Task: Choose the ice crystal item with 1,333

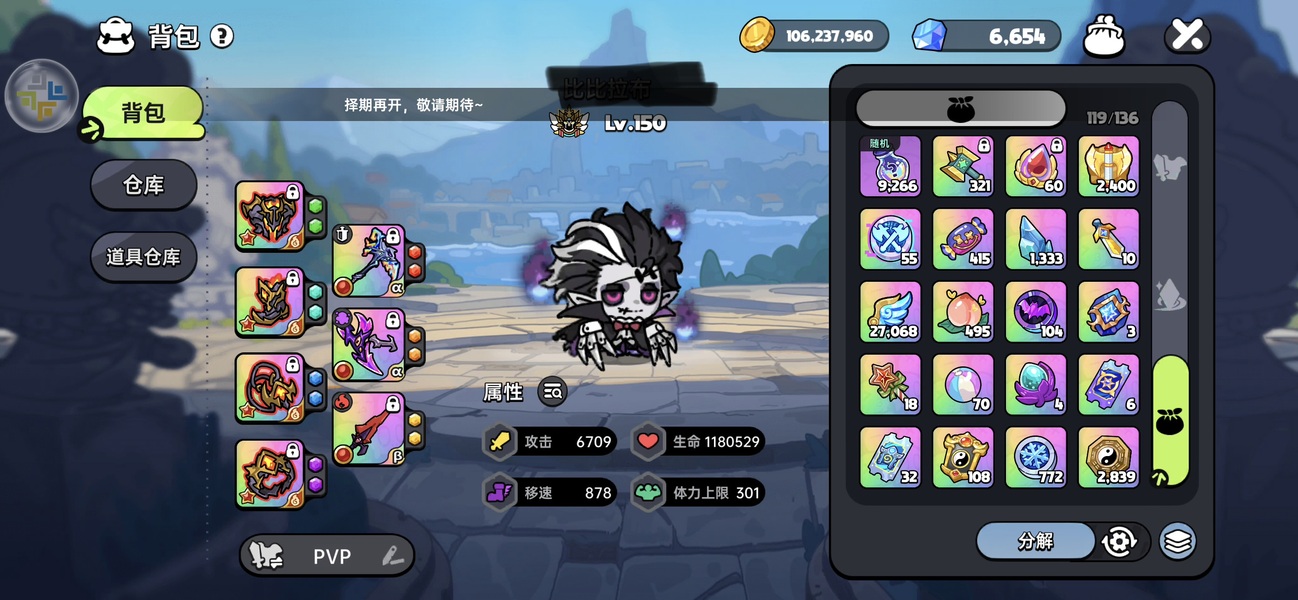Action: [x=1036, y=239]
